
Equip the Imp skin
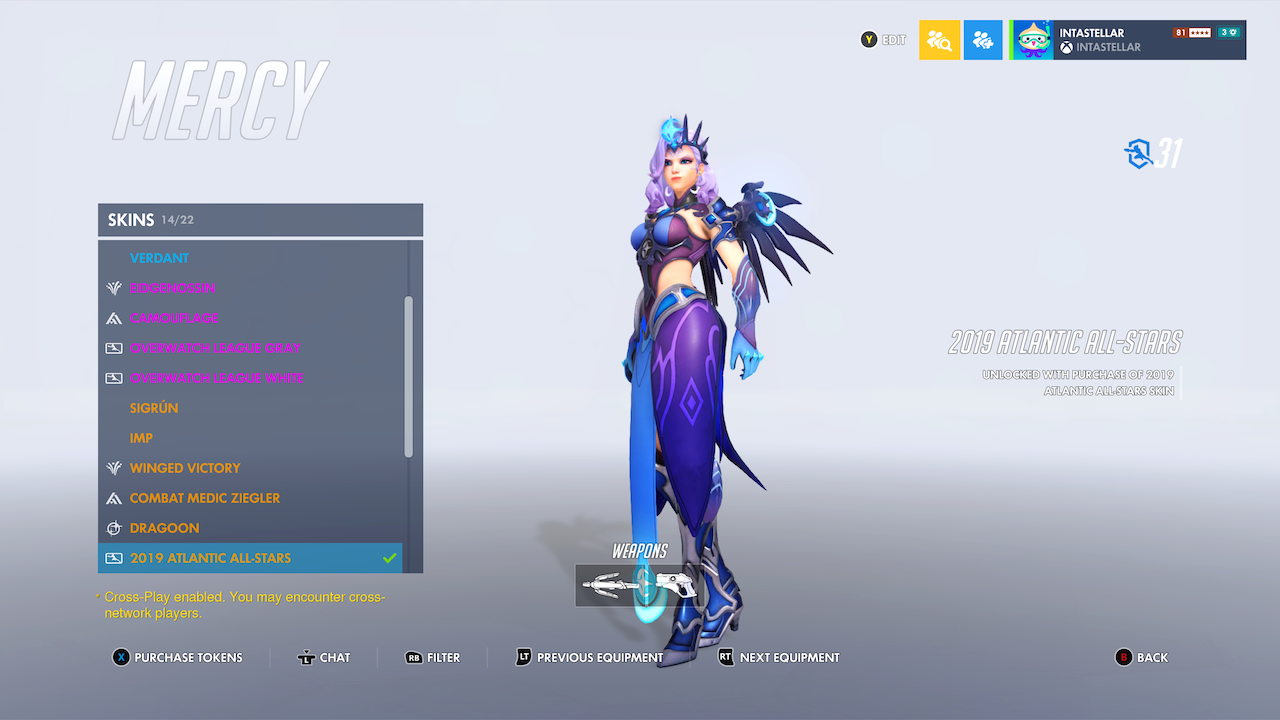pyautogui.click(x=141, y=438)
